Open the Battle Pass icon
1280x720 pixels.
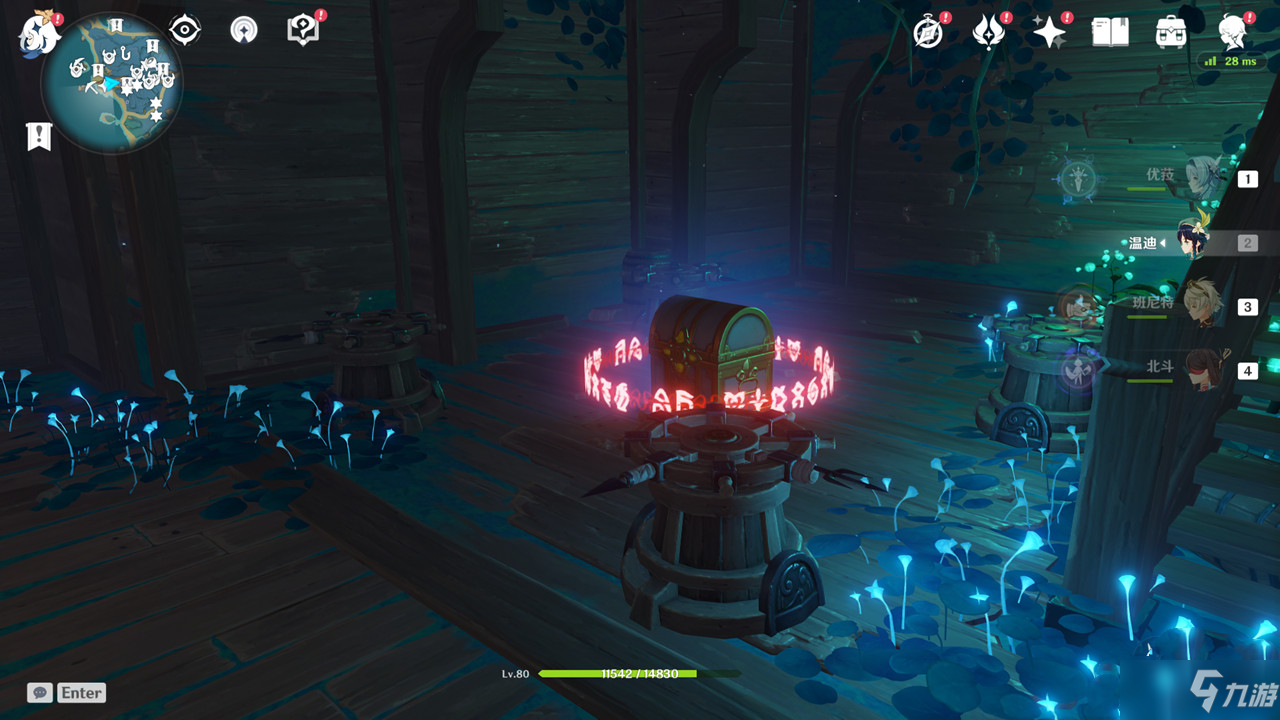tap(988, 32)
